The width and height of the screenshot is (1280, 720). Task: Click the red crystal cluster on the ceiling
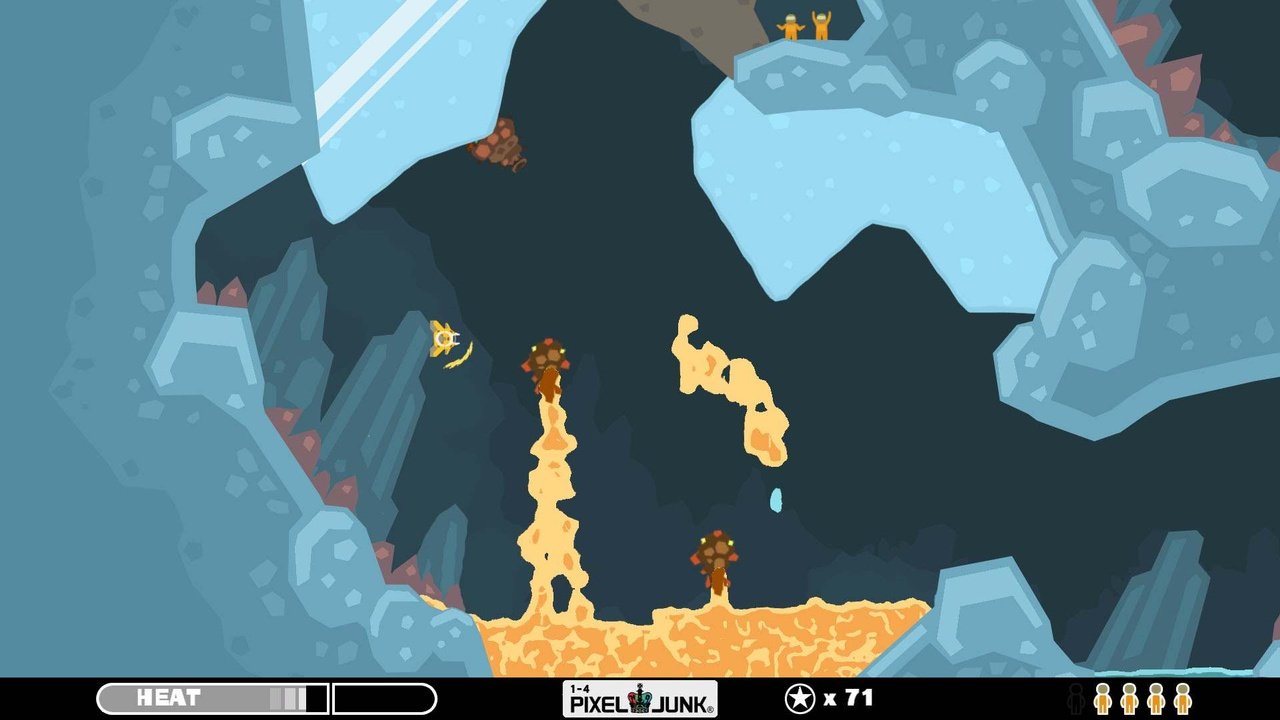498,148
